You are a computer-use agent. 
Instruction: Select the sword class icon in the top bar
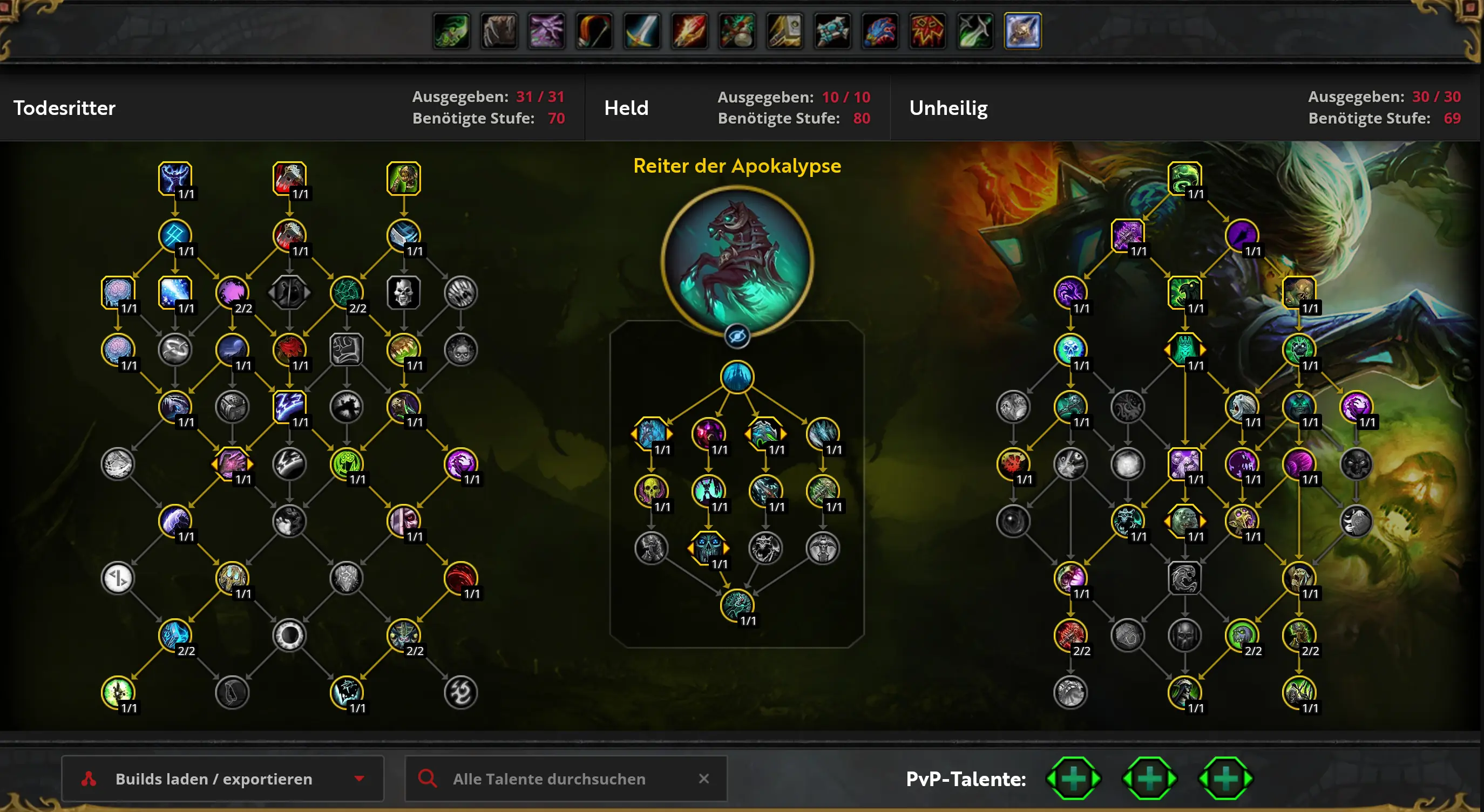click(x=642, y=31)
